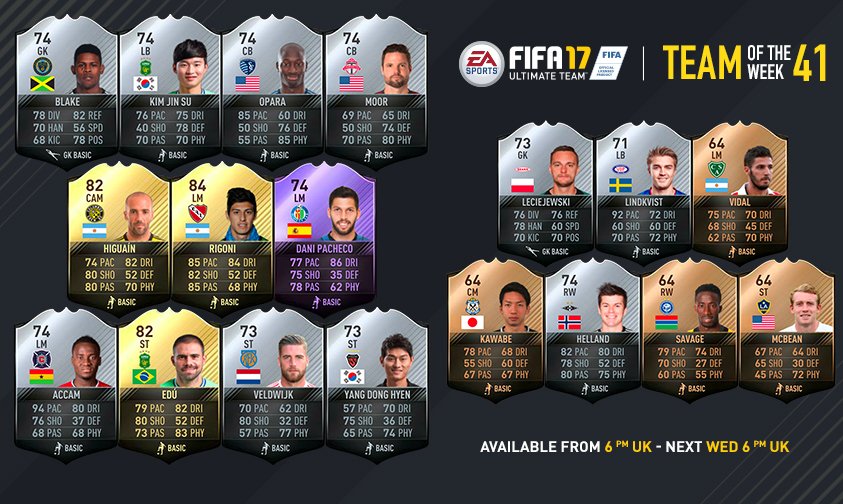Image resolution: width=843 pixels, height=504 pixels.
Task: Choose the Kim Jin Su card
Action: (170, 90)
